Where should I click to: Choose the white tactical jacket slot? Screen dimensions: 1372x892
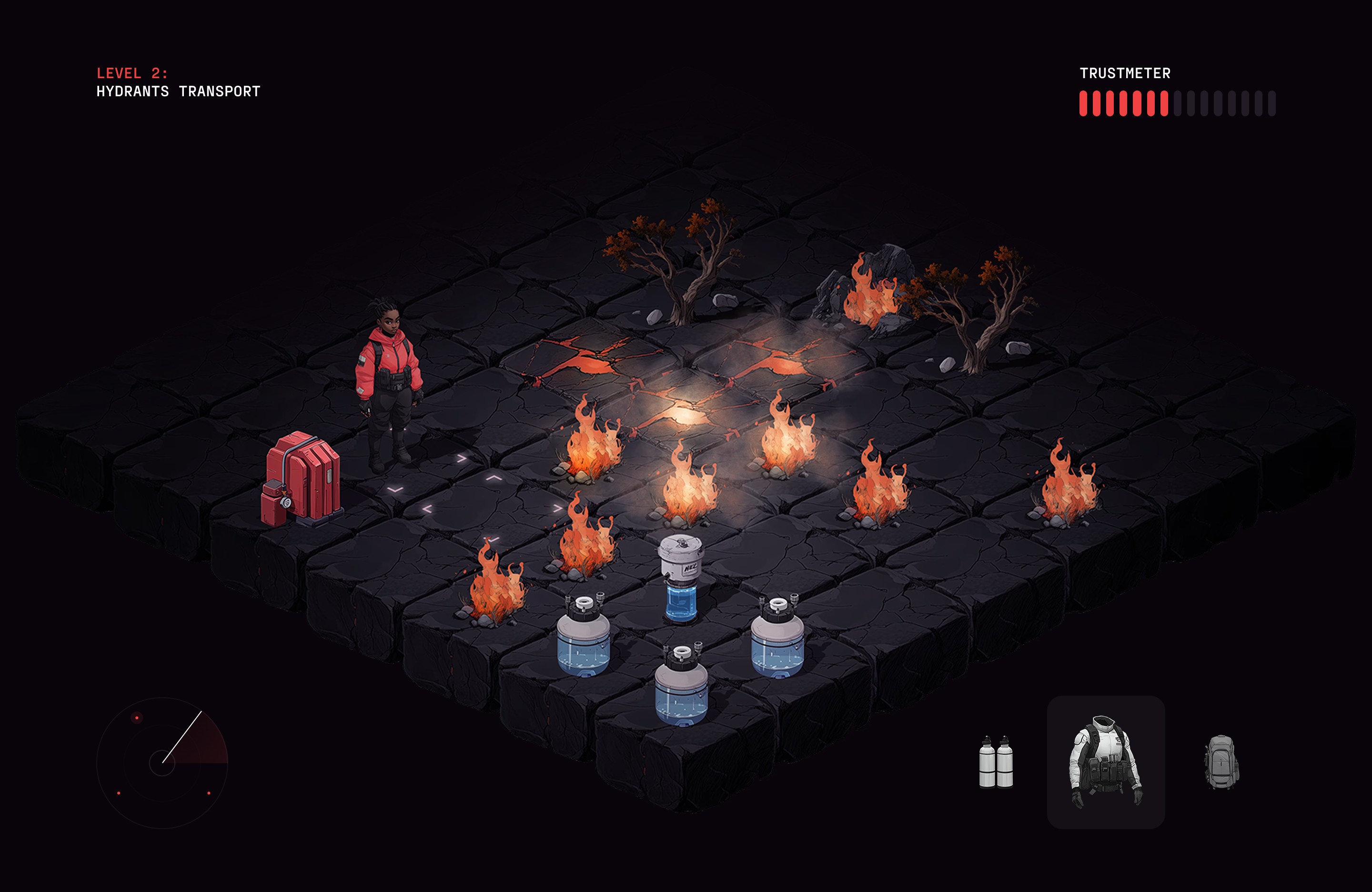pos(1105,762)
